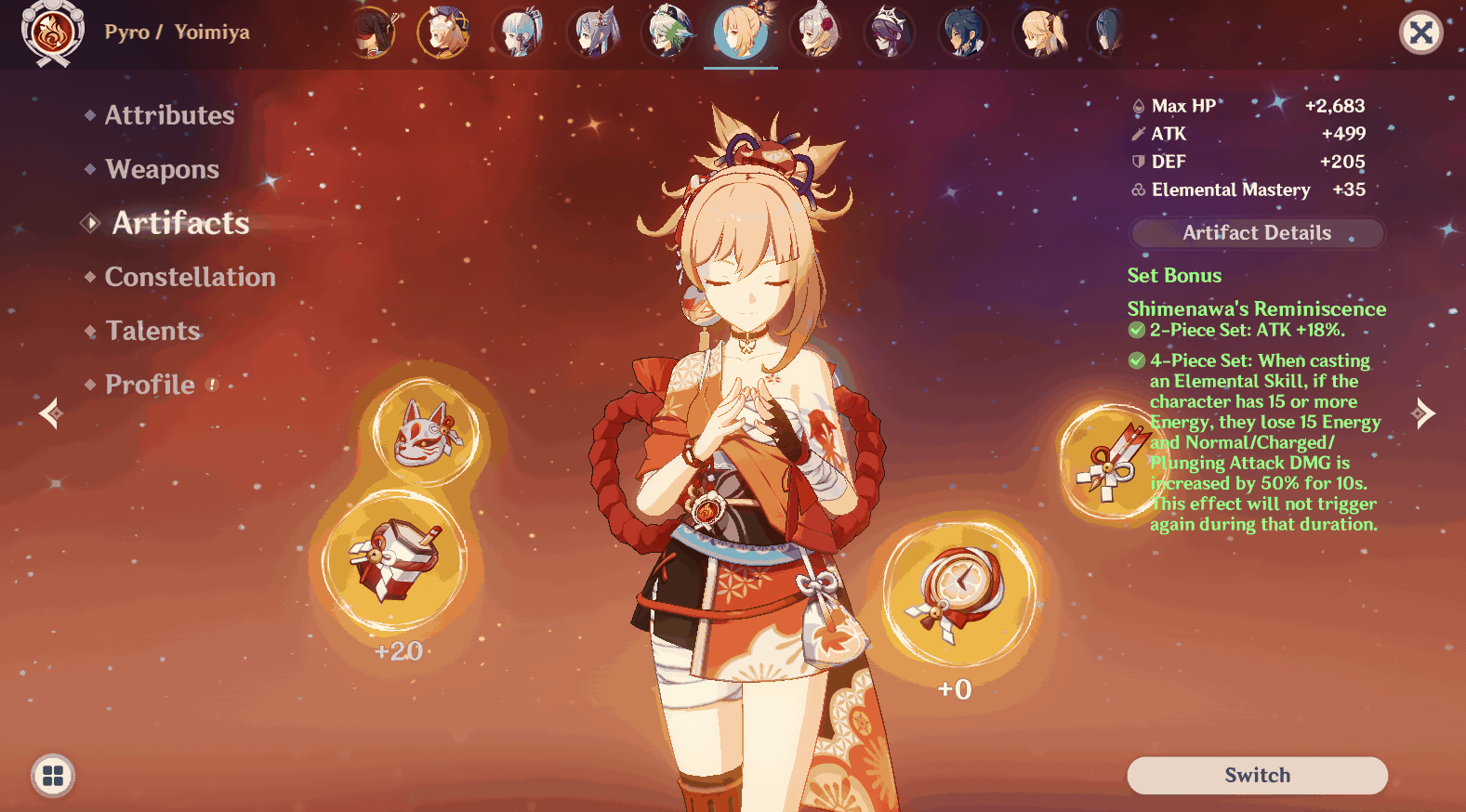Click the DEF shield icon
1466x812 pixels.
tap(1137, 161)
